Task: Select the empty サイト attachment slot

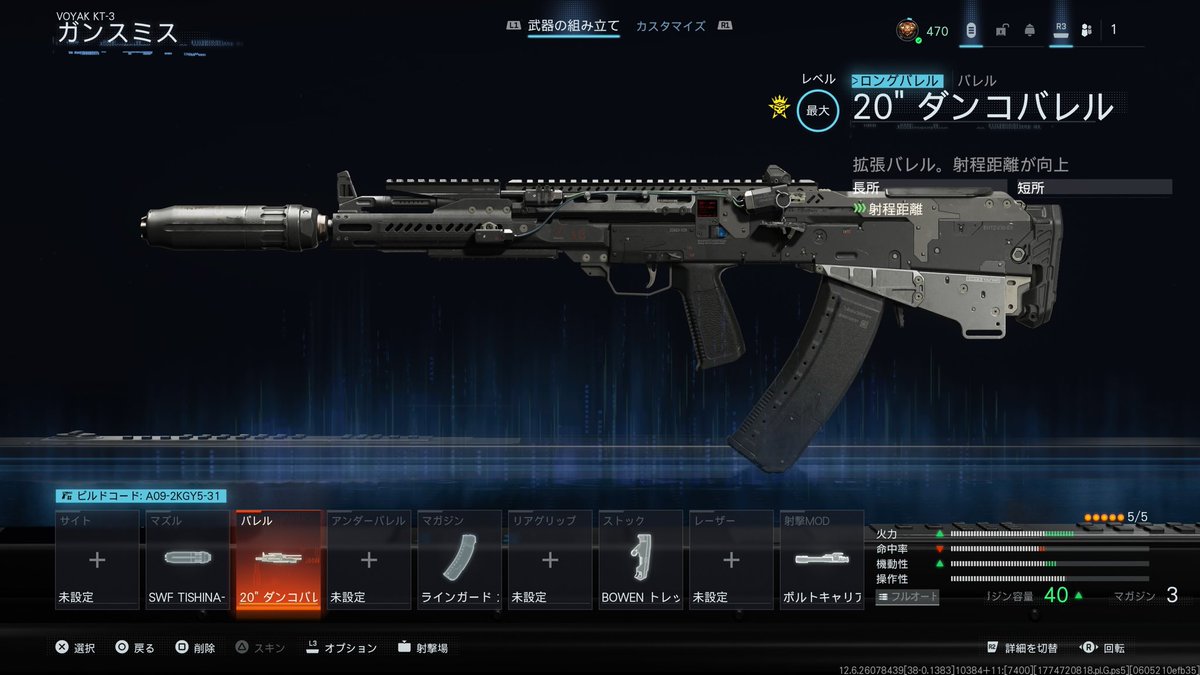Action: point(97,560)
